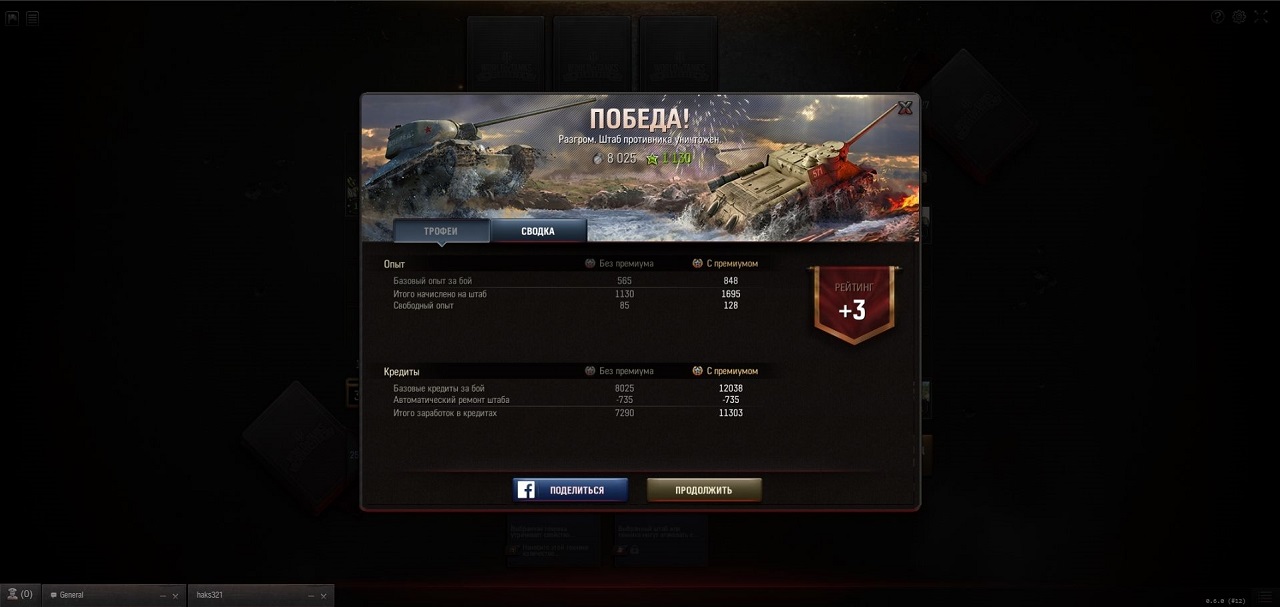Close the haks321 chat tab
The image size is (1280, 607).
324,595
